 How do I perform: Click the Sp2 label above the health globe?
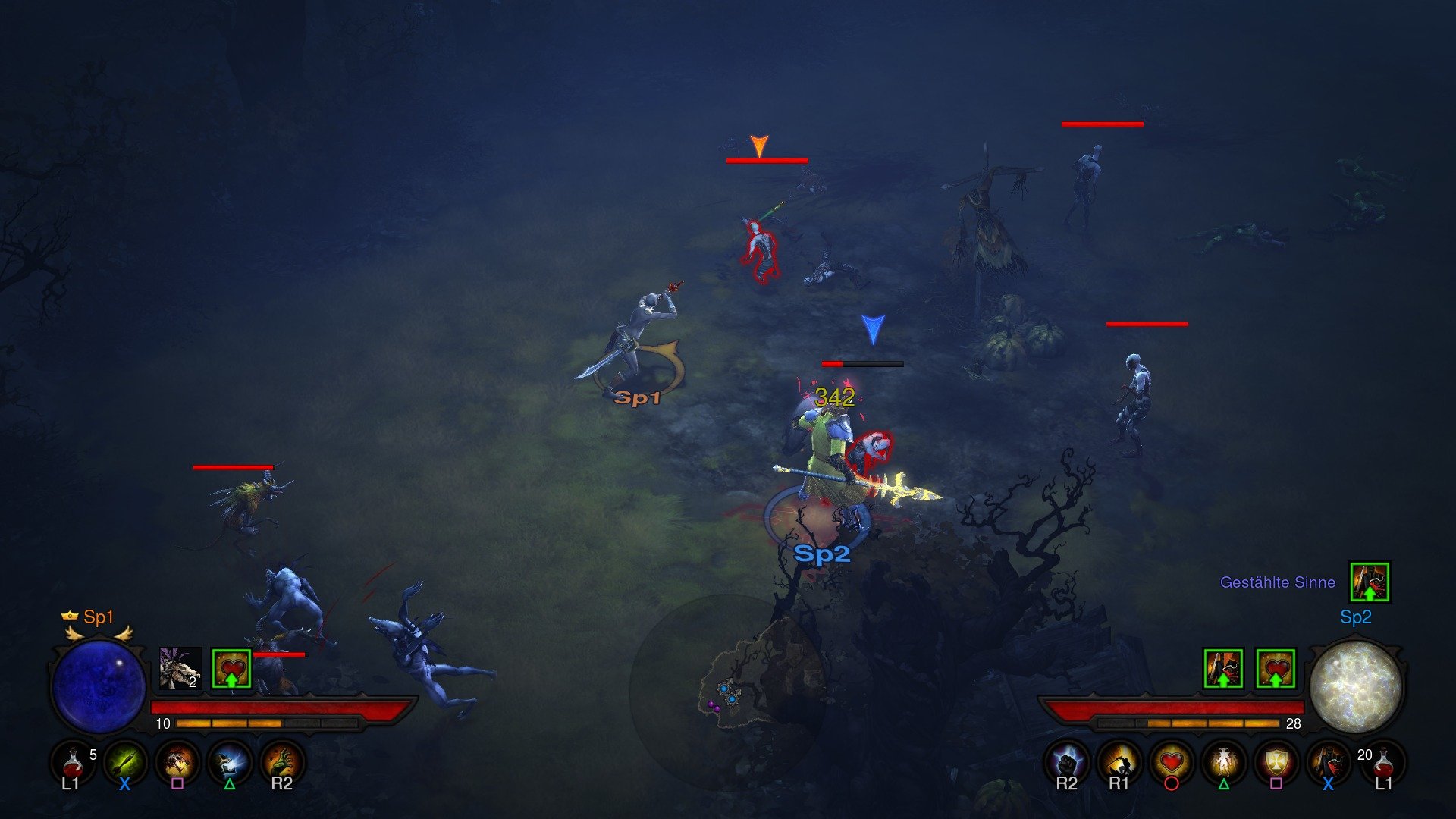click(1357, 618)
